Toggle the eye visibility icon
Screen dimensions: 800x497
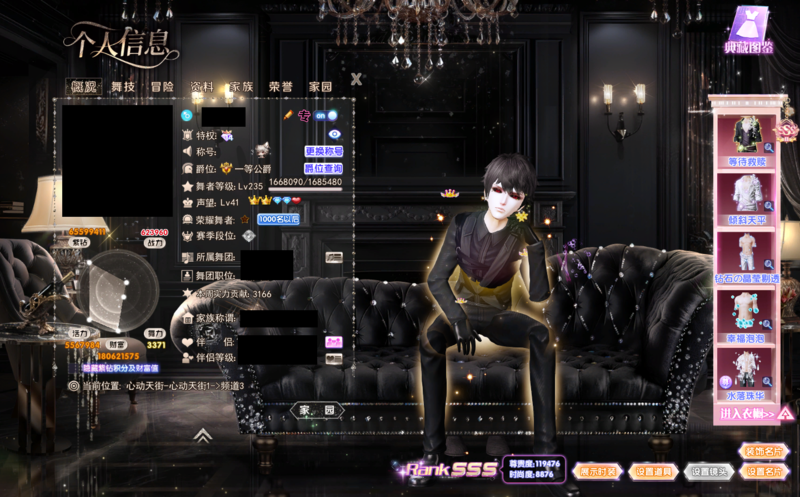[335, 134]
